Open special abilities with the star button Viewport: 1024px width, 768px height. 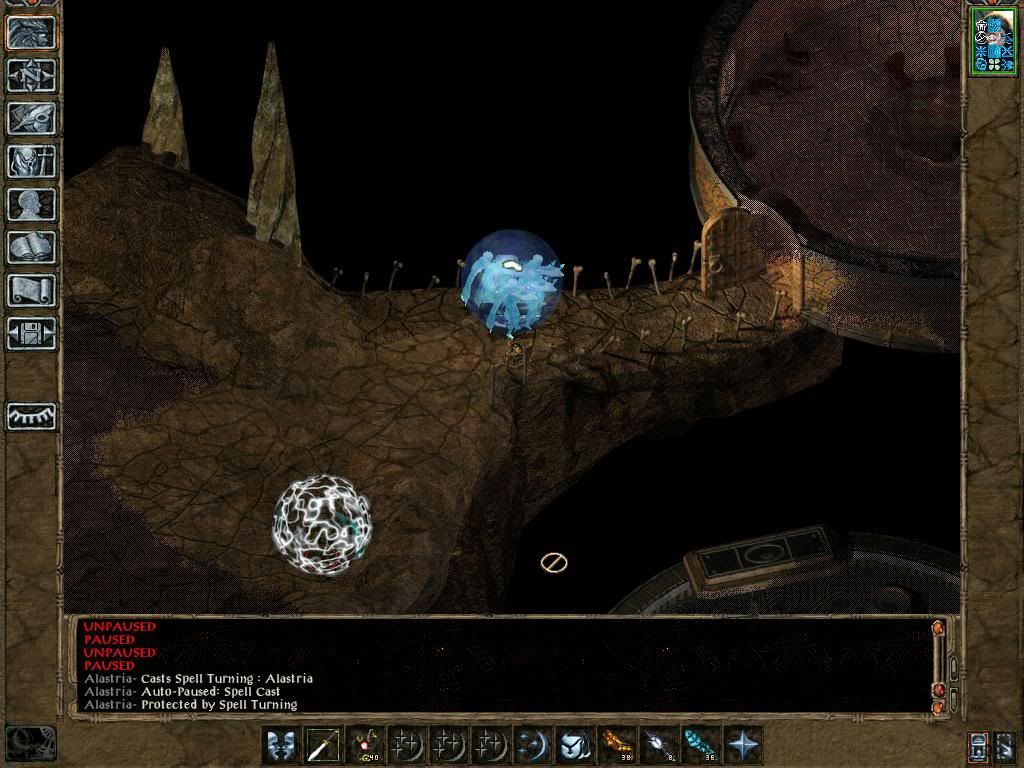tap(744, 745)
